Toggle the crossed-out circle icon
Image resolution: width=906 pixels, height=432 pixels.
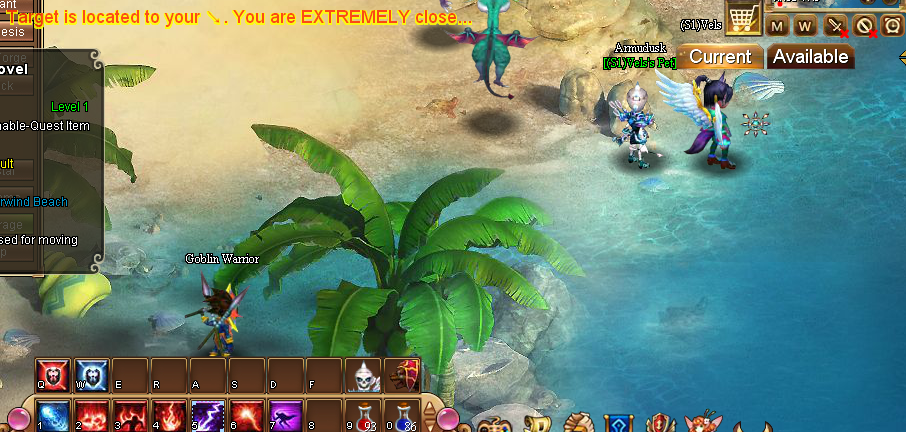coord(864,26)
